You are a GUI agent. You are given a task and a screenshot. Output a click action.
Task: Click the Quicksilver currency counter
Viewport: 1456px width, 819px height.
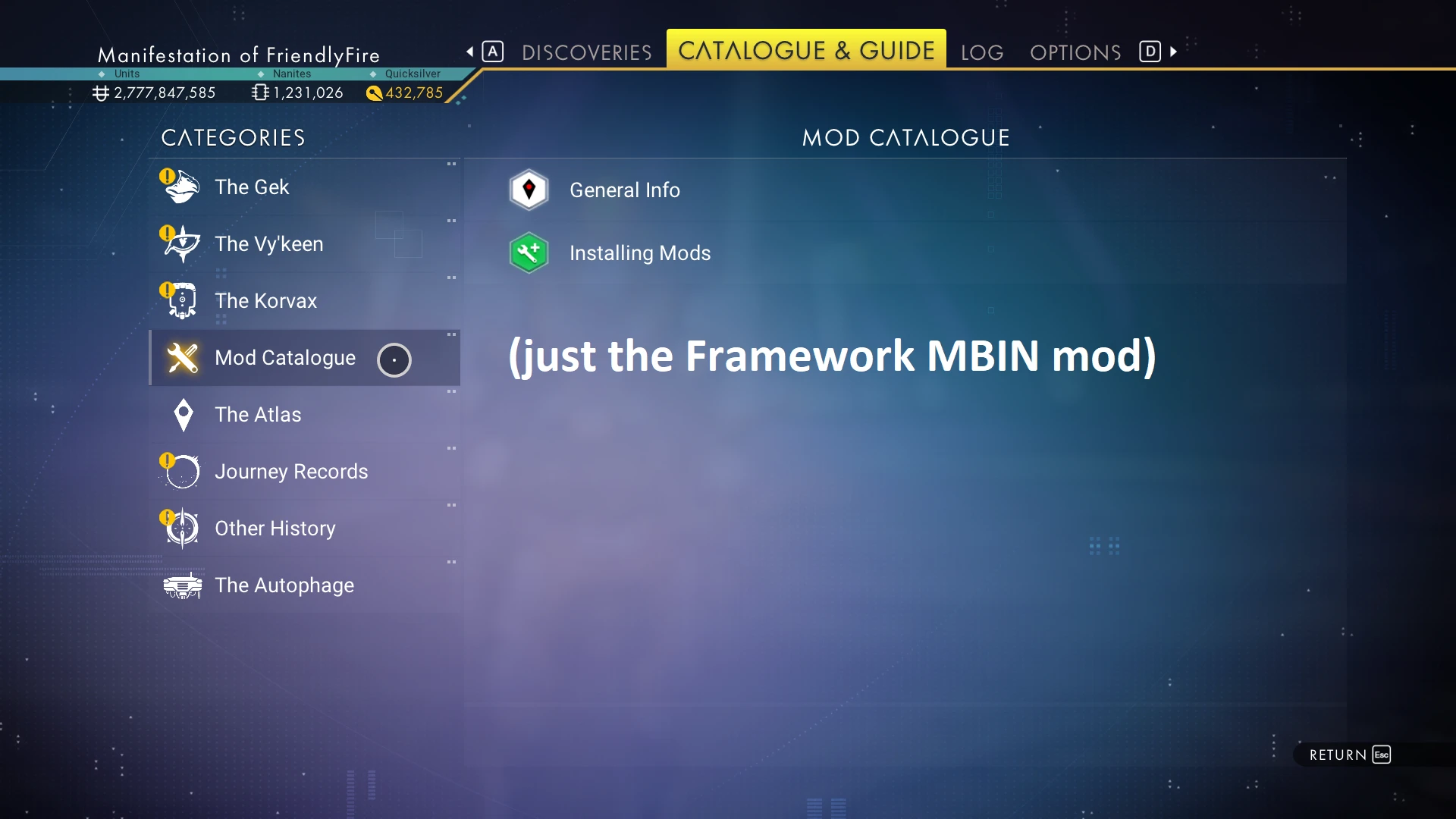[404, 93]
